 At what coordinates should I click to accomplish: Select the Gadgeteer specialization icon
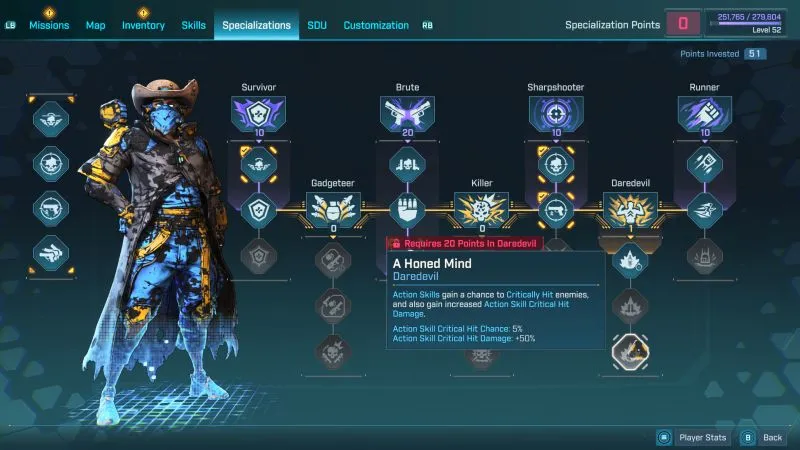332,210
